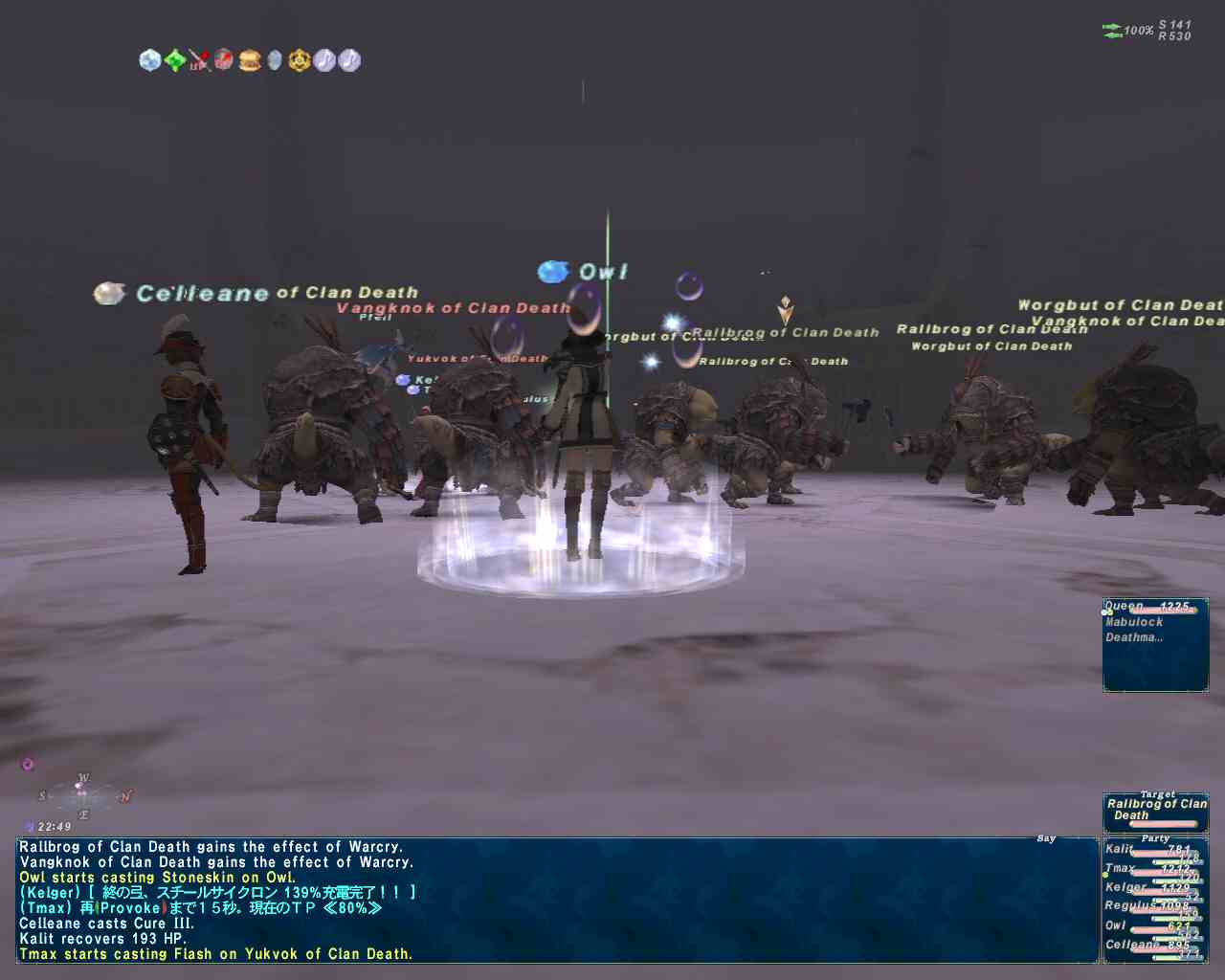Select the sword attack-up status icon
Image resolution: width=1225 pixels, height=980 pixels.
(199, 60)
